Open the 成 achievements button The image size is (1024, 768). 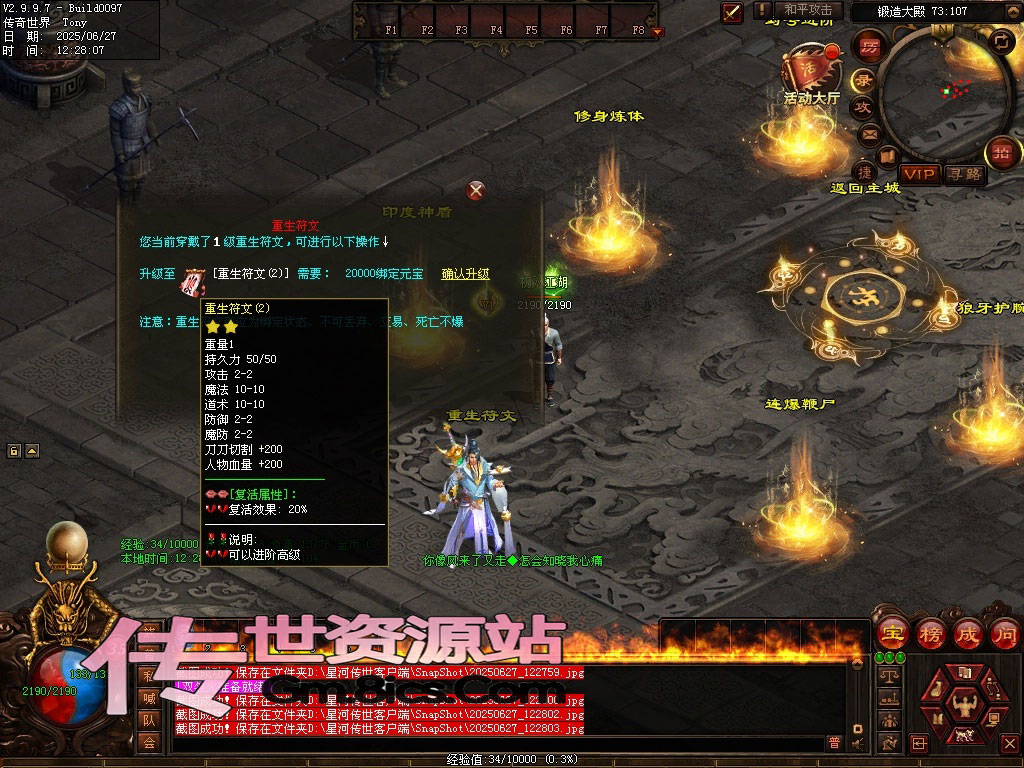[x=967, y=633]
